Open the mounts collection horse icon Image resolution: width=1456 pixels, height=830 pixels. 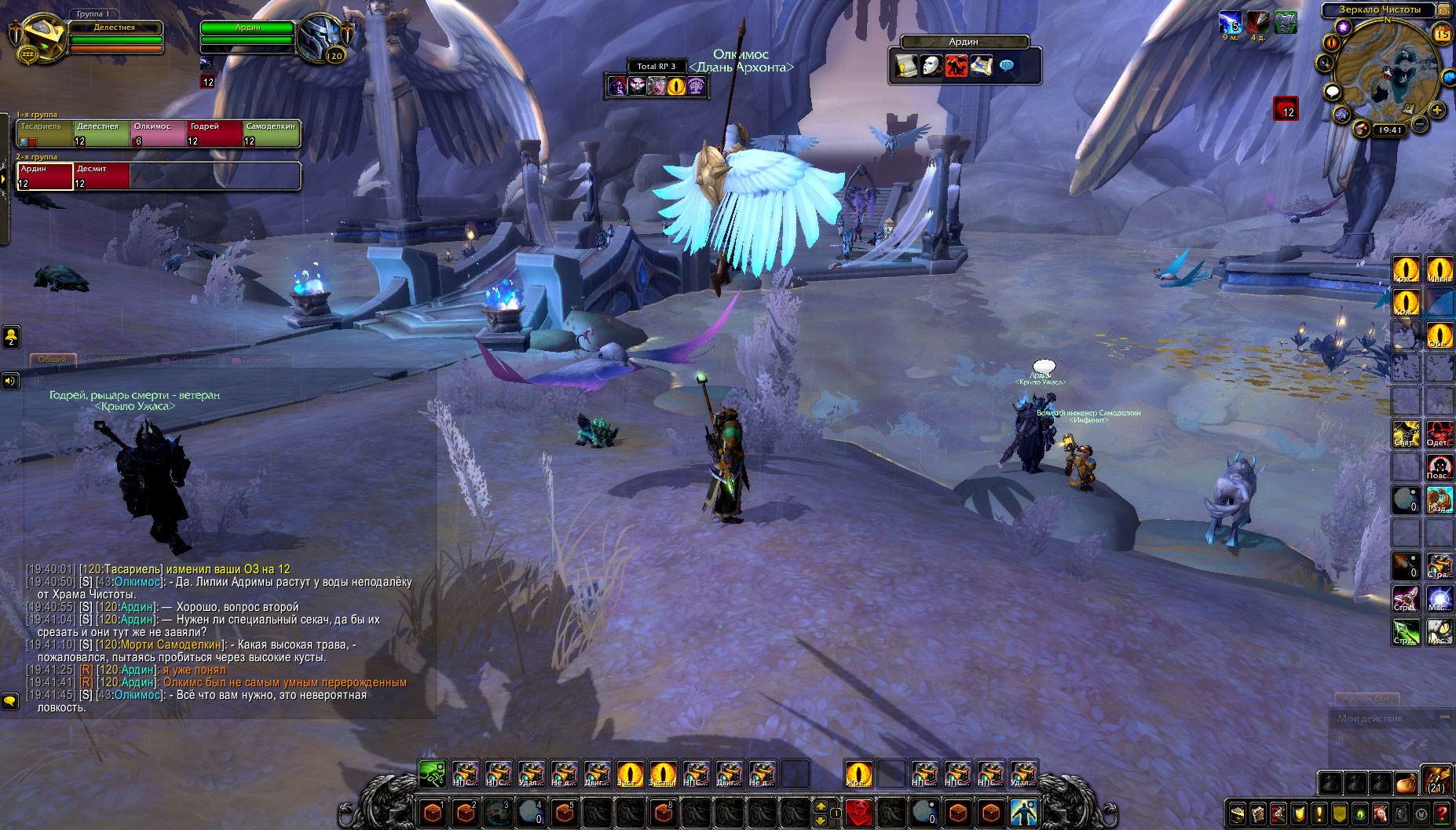(x=1380, y=814)
